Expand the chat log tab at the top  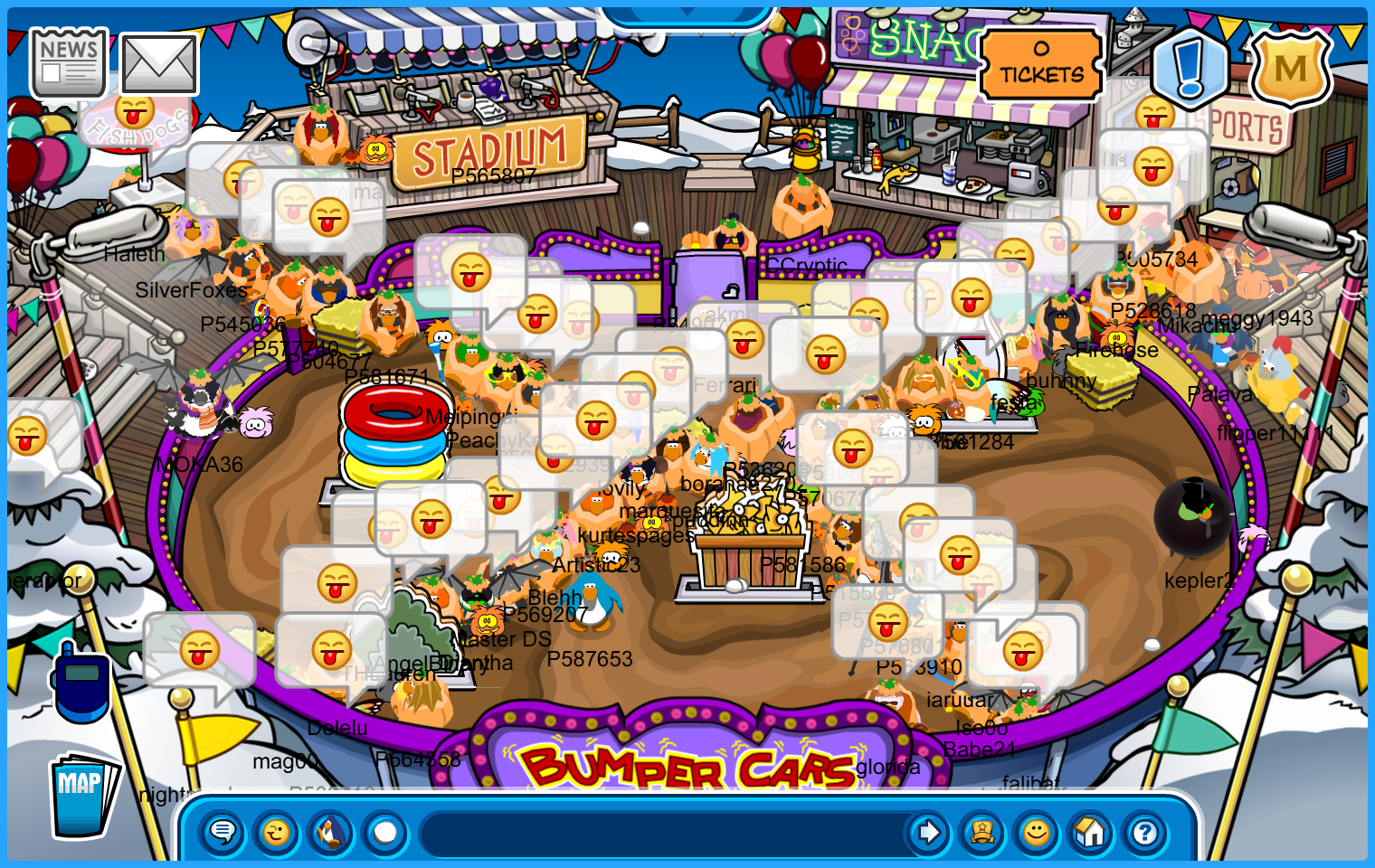pos(687,13)
